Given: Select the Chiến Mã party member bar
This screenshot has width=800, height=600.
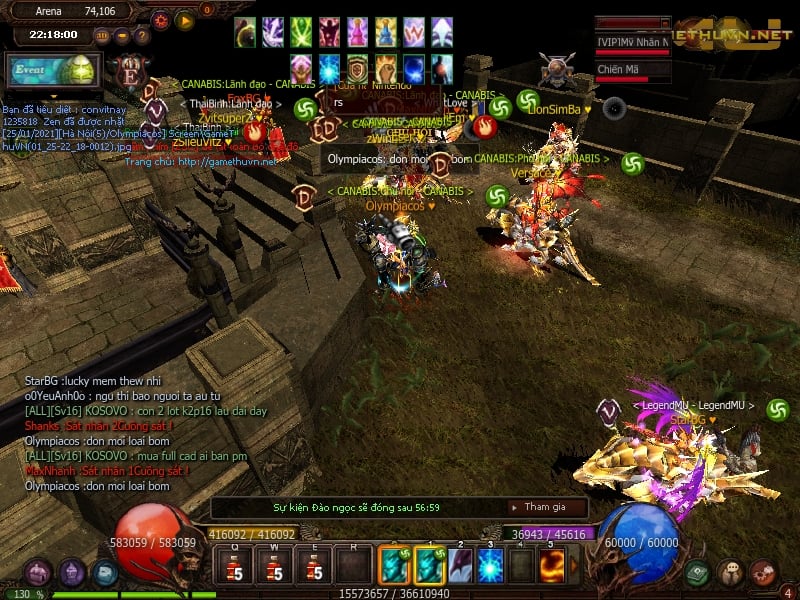Looking at the screenshot, I should (632, 71).
